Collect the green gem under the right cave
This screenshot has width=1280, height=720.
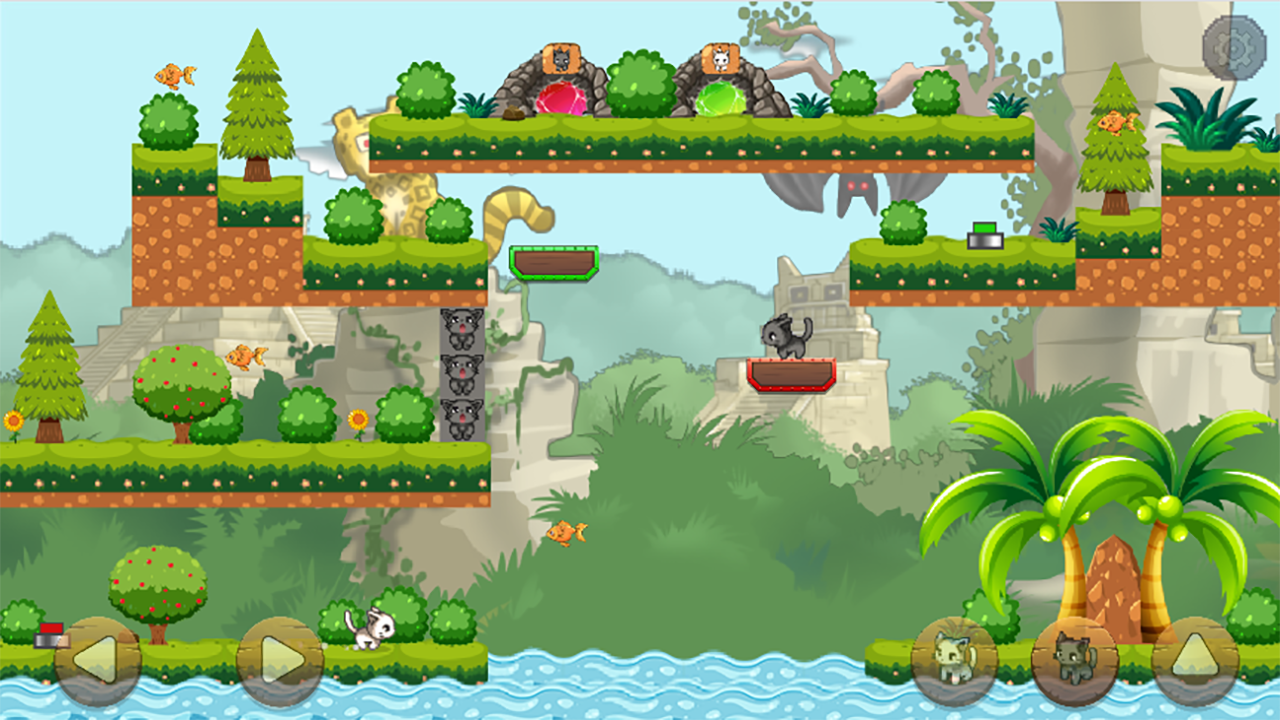click(x=722, y=98)
